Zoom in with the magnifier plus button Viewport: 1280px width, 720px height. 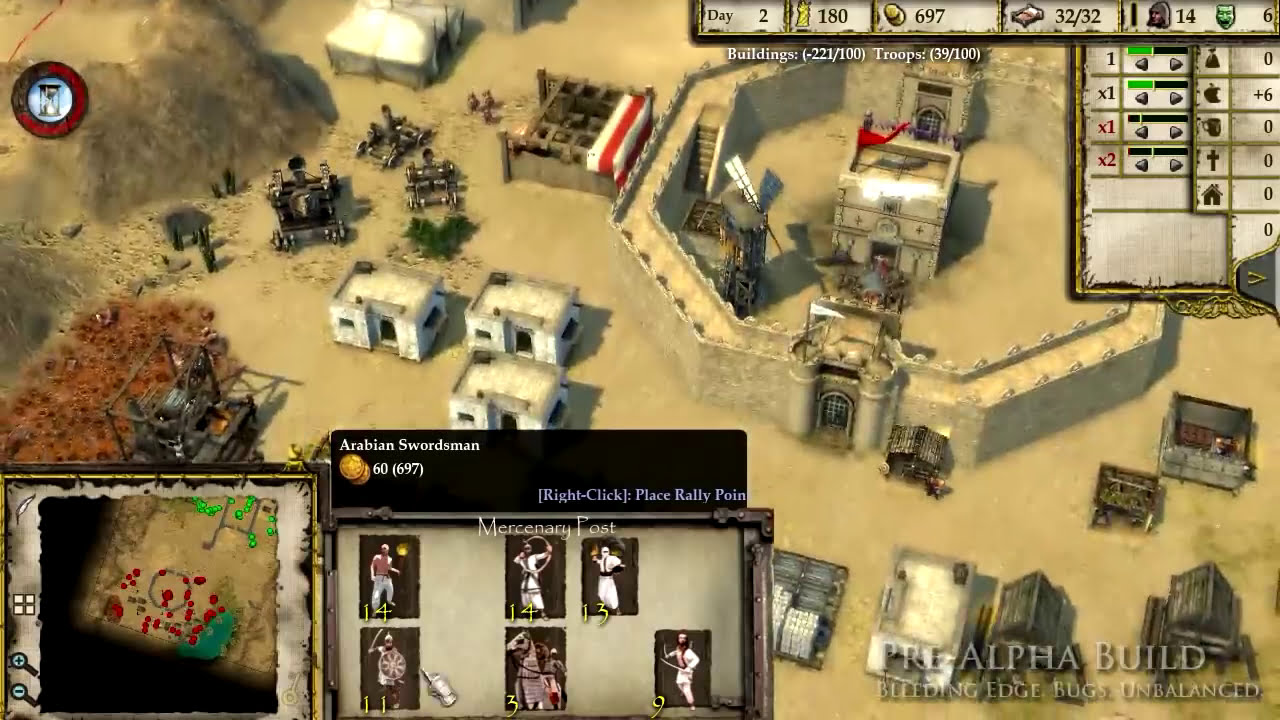click(x=20, y=662)
